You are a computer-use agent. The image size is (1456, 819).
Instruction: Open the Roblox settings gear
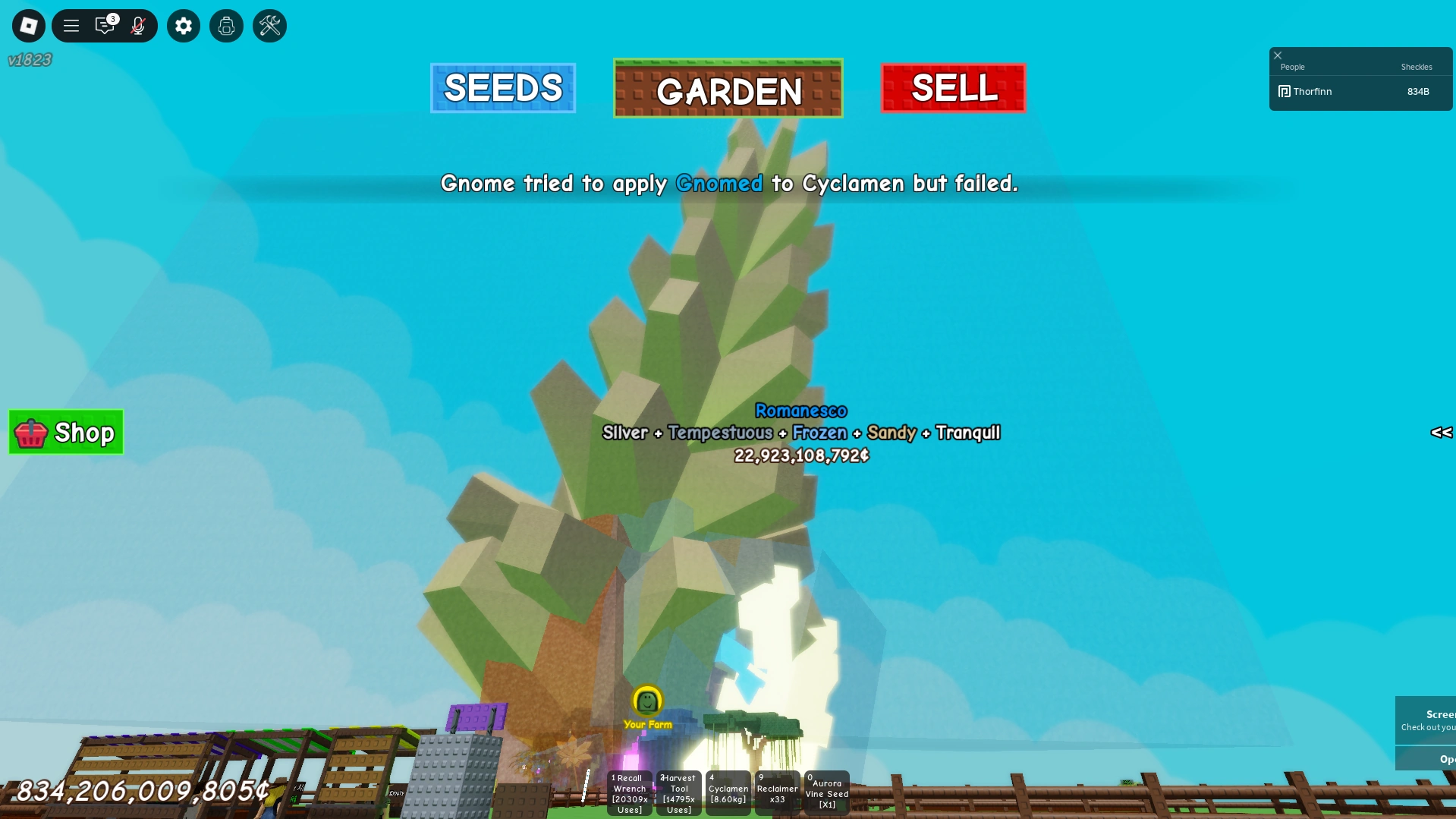point(183,25)
